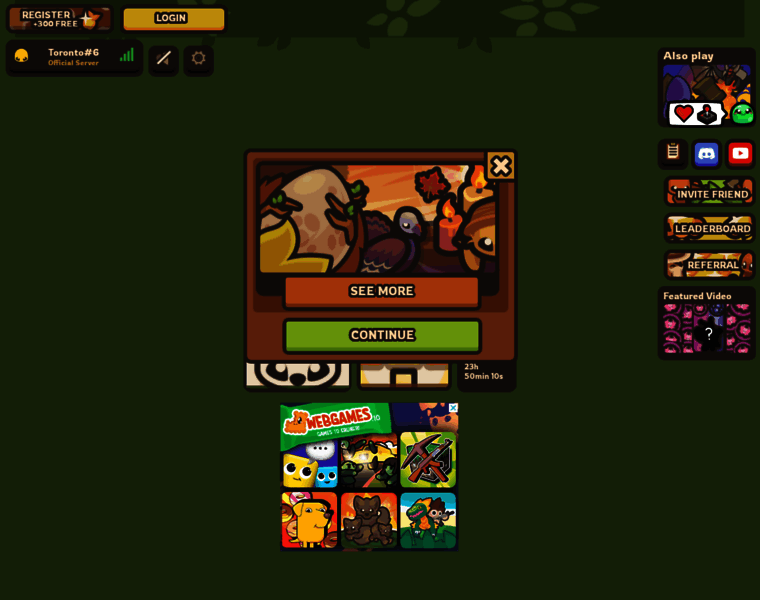Open the yellow dog game ad tile
This screenshot has height=600, width=760.
(309, 520)
